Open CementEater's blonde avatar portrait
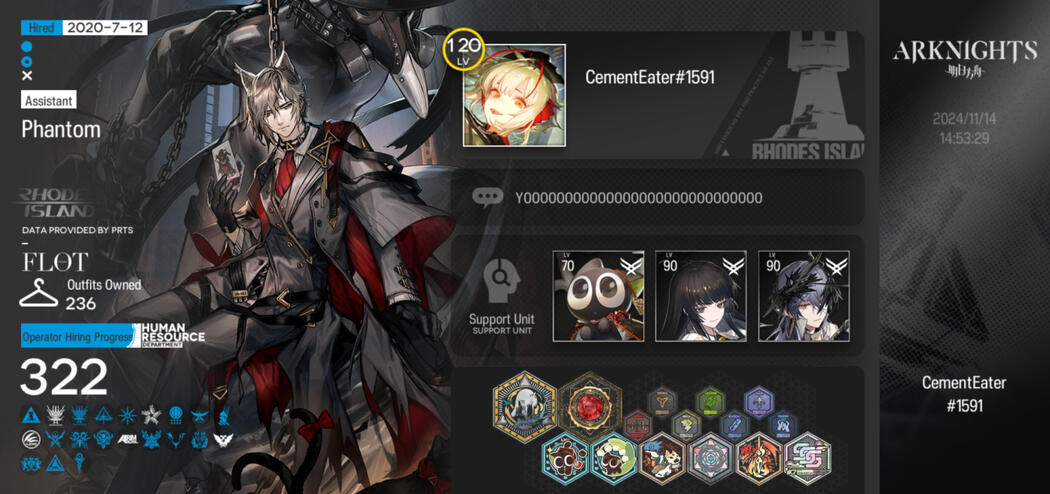The image size is (1050, 494). tap(514, 95)
